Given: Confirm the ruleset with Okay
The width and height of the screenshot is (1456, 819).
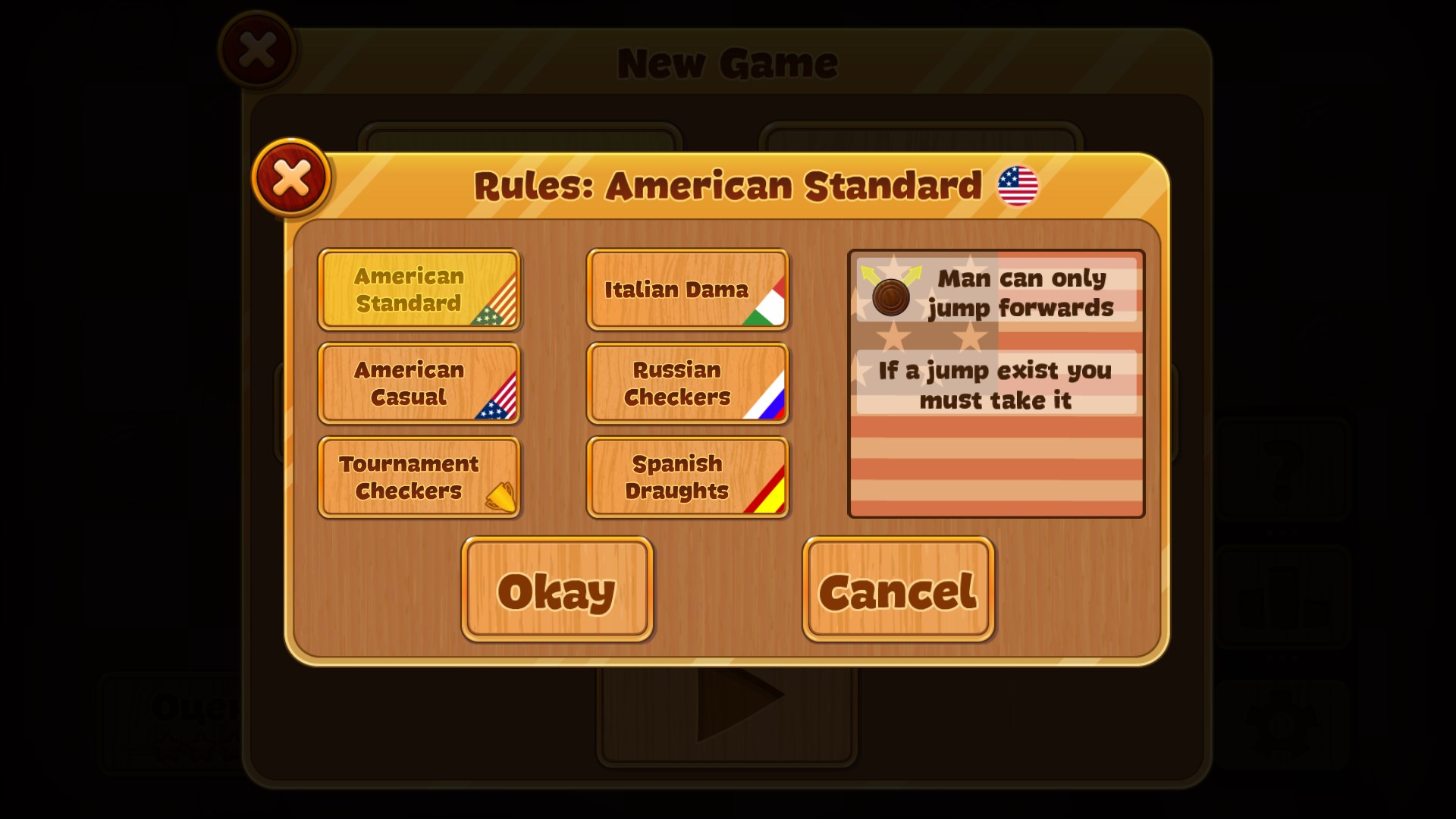Looking at the screenshot, I should click(x=557, y=590).
